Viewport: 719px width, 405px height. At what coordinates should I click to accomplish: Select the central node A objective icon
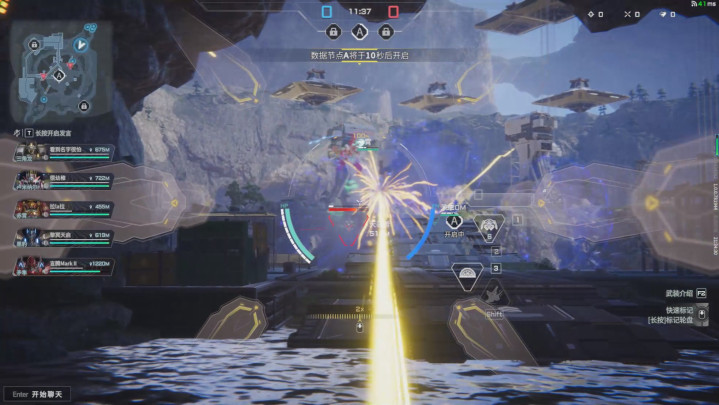(360, 32)
